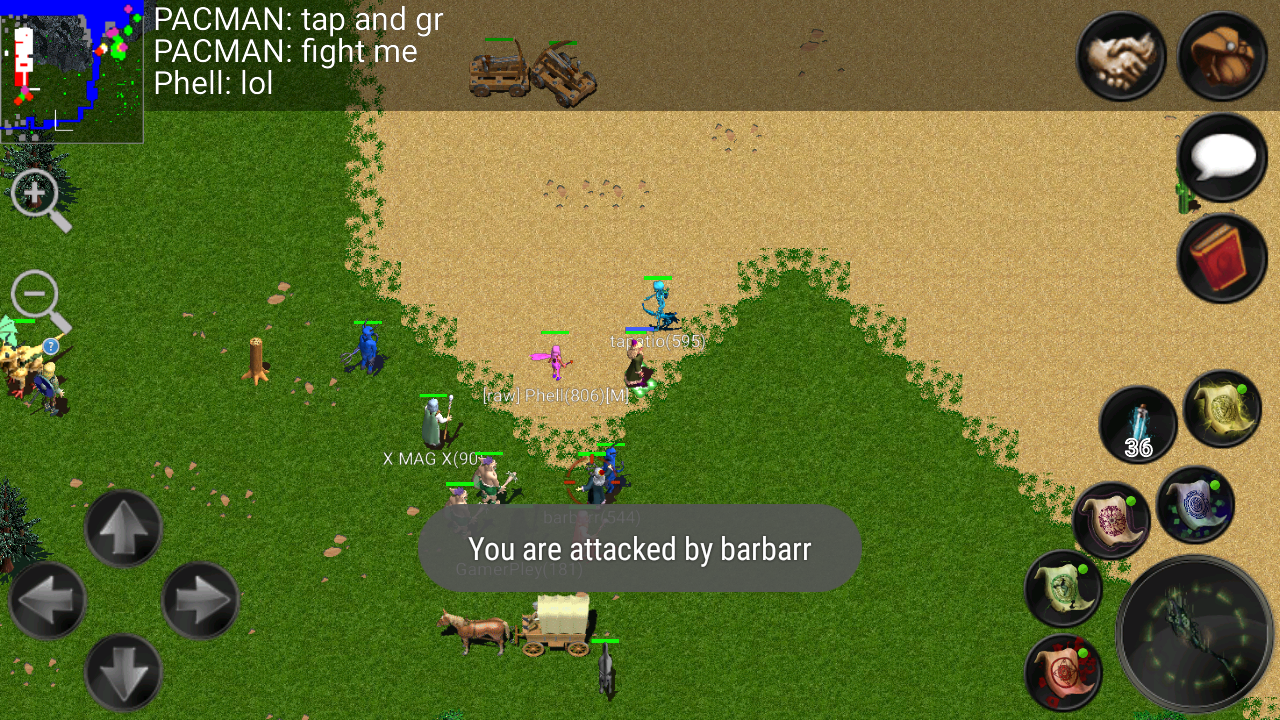1280x720 pixels.
Task: Cast the green clock scroll spell
Action: (x=1063, y=589)
